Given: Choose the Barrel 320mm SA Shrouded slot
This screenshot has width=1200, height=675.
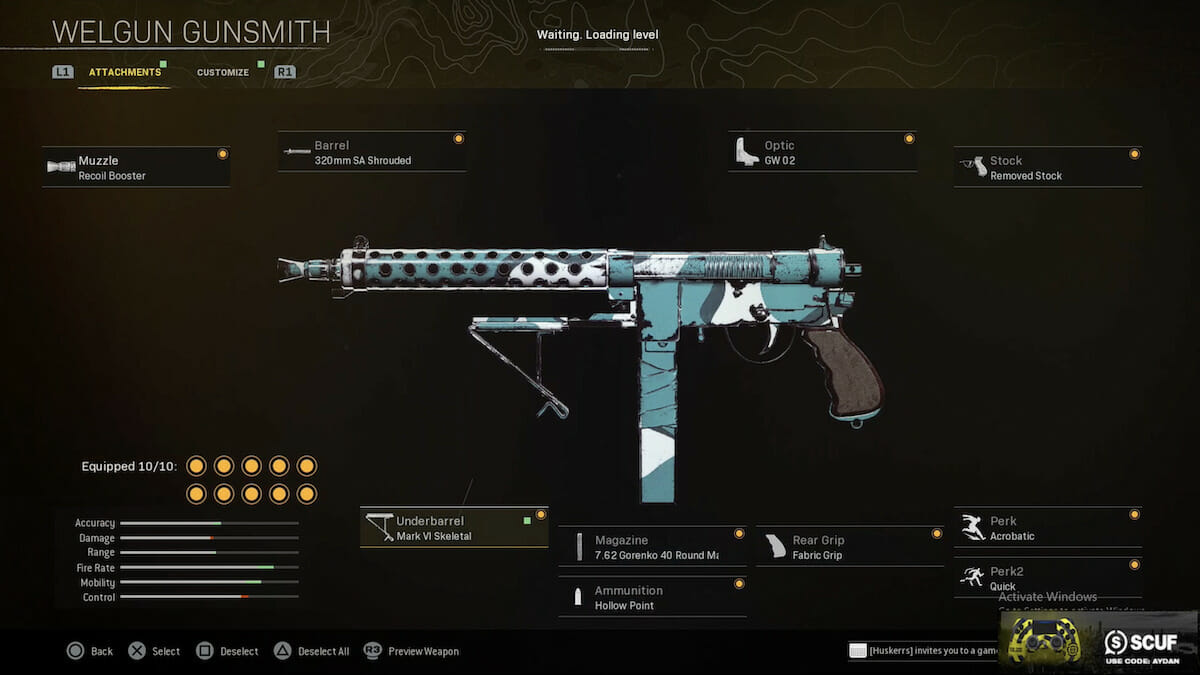Looking at the screenshot, I should pyautogui.click(x=372, y=152).
